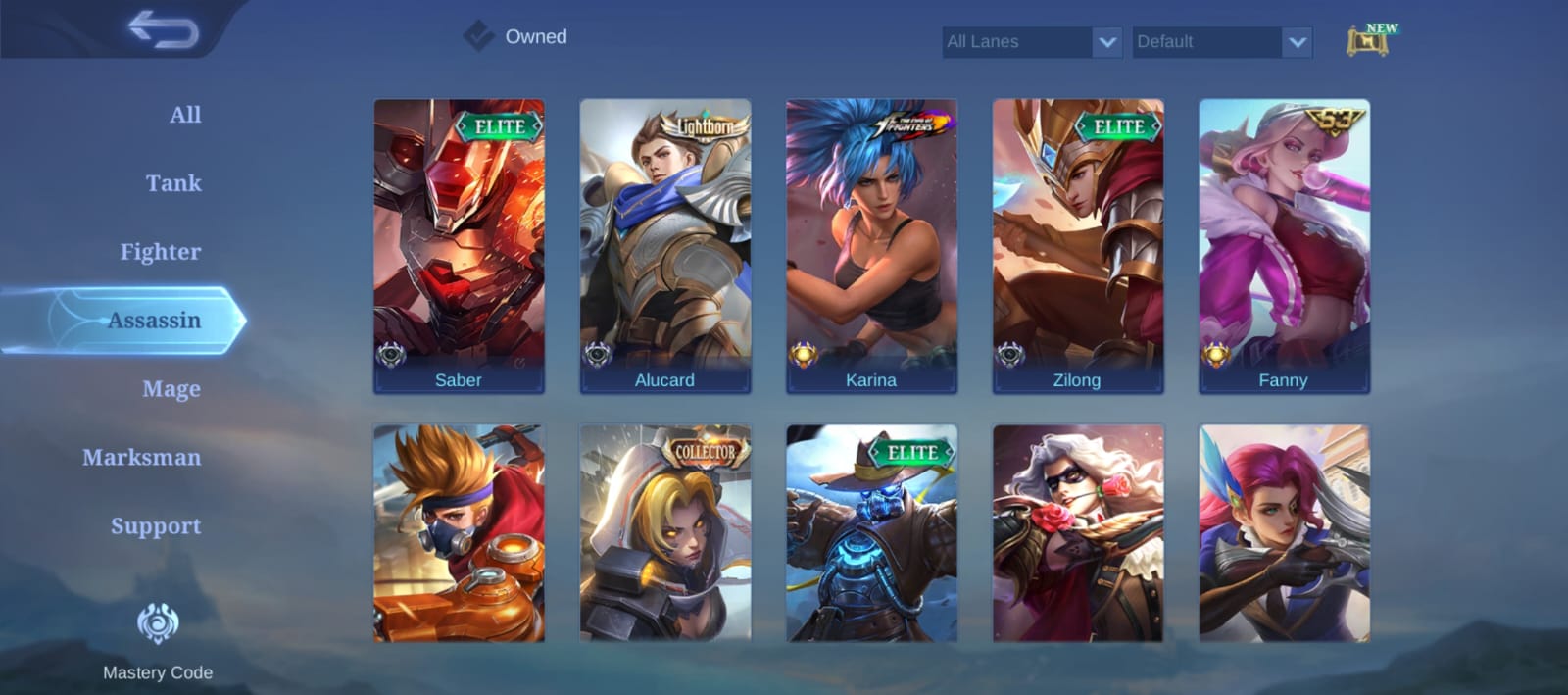Choose the Collector skin hero card
Viewport: 1568px width, 695px height.
coord(665,534)
